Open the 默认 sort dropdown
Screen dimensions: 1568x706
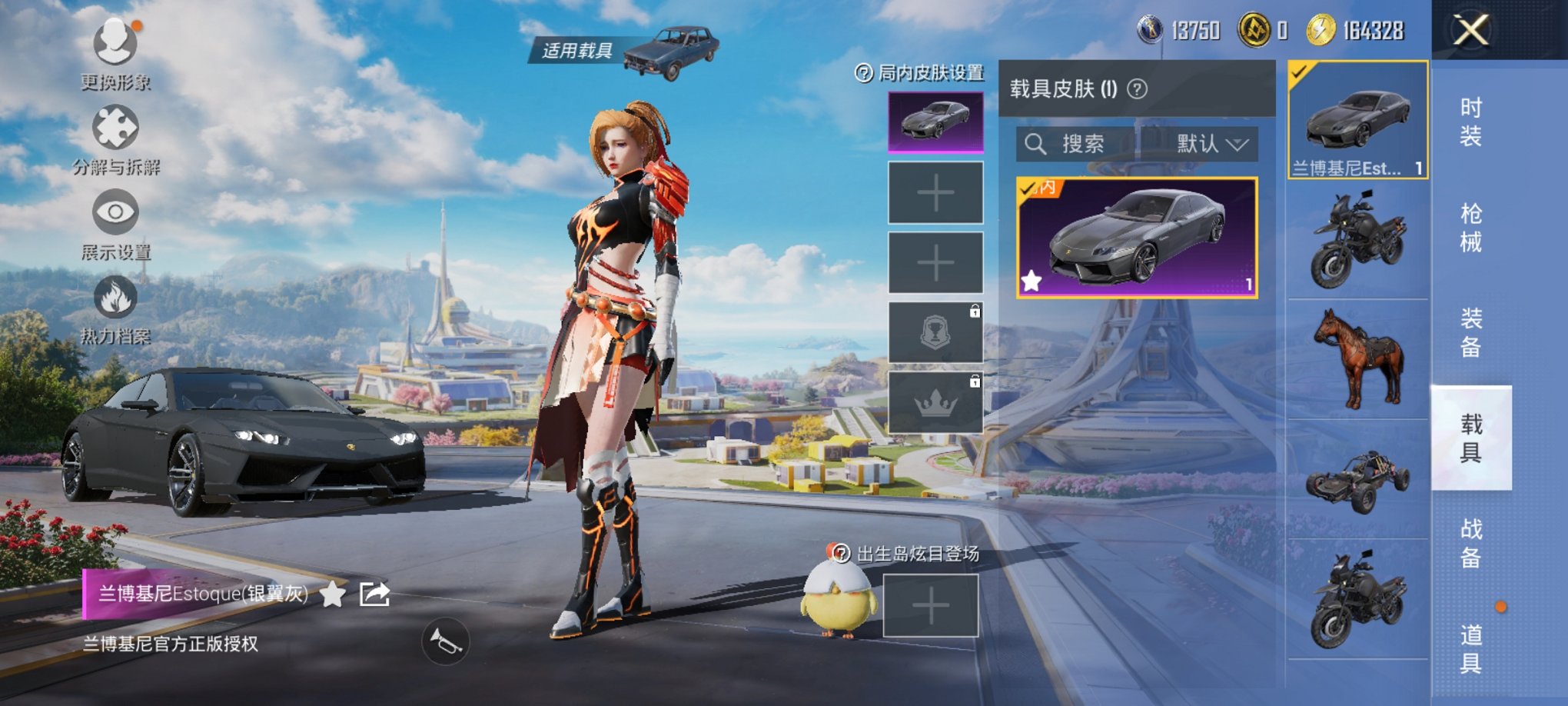[1211, 144]
